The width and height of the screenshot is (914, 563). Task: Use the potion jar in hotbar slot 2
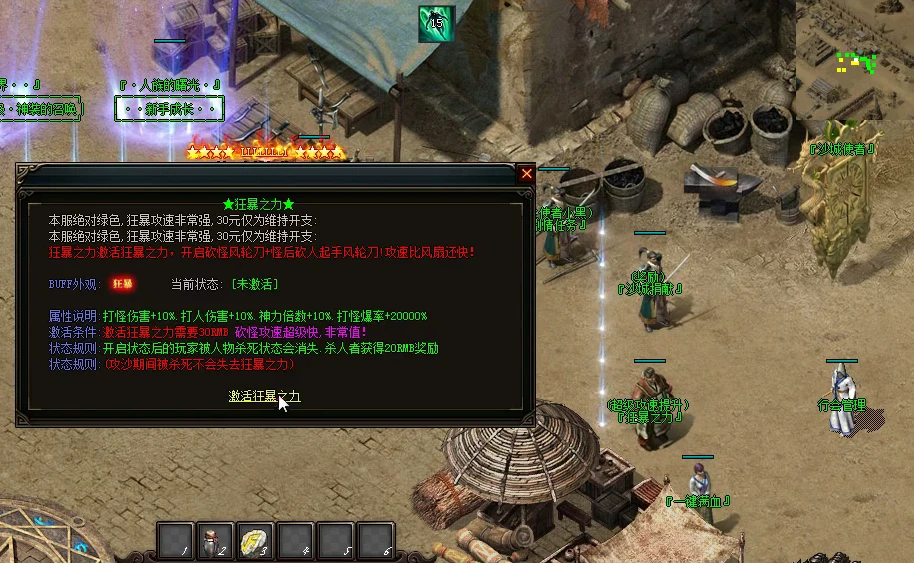point(215,540)
